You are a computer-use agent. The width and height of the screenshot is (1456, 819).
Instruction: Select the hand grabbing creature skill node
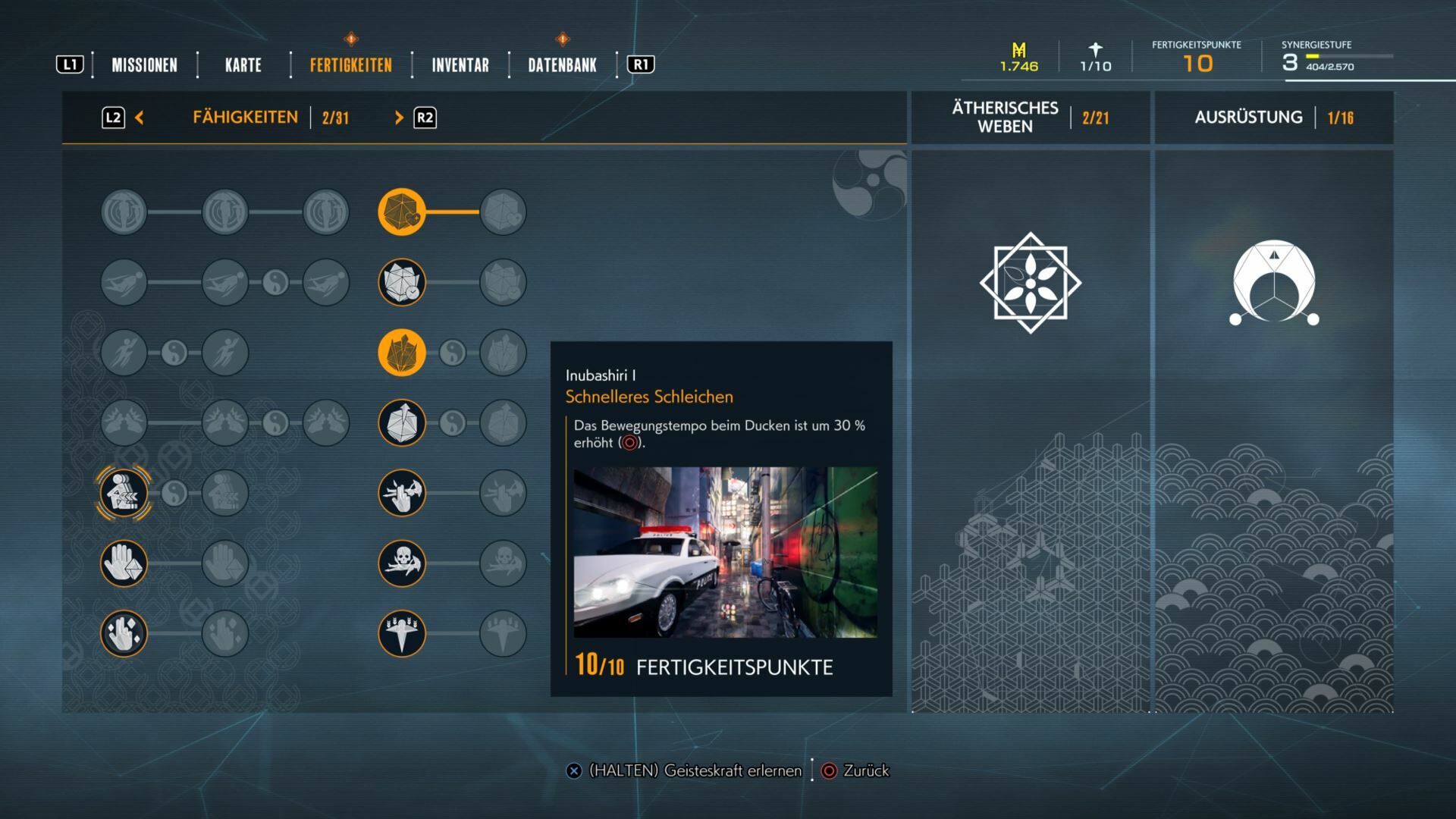(402, 494)
